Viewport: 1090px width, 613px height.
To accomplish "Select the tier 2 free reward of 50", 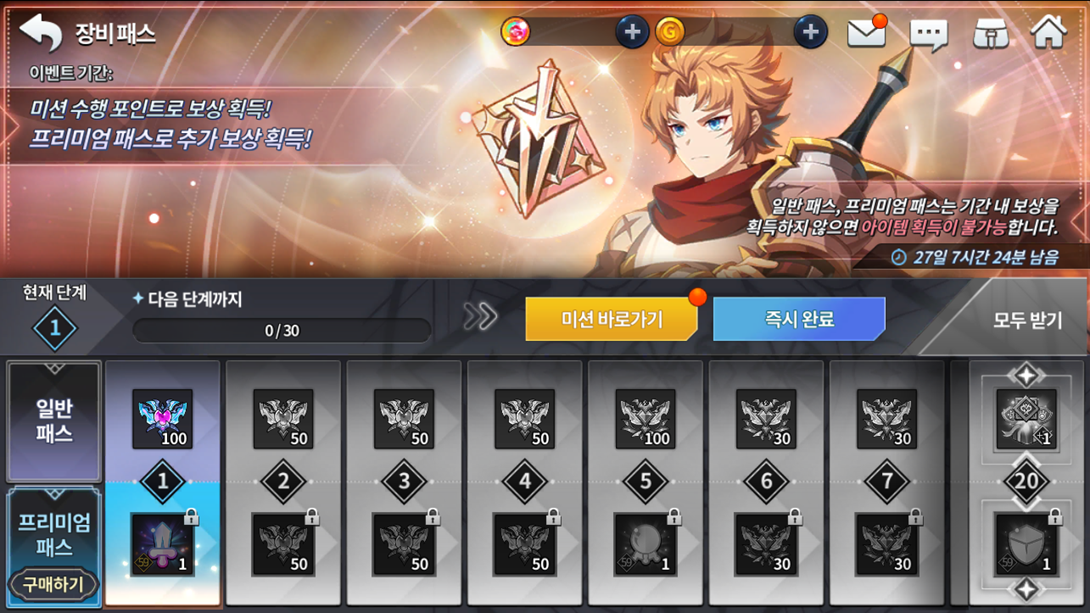I will click(283, 419).
